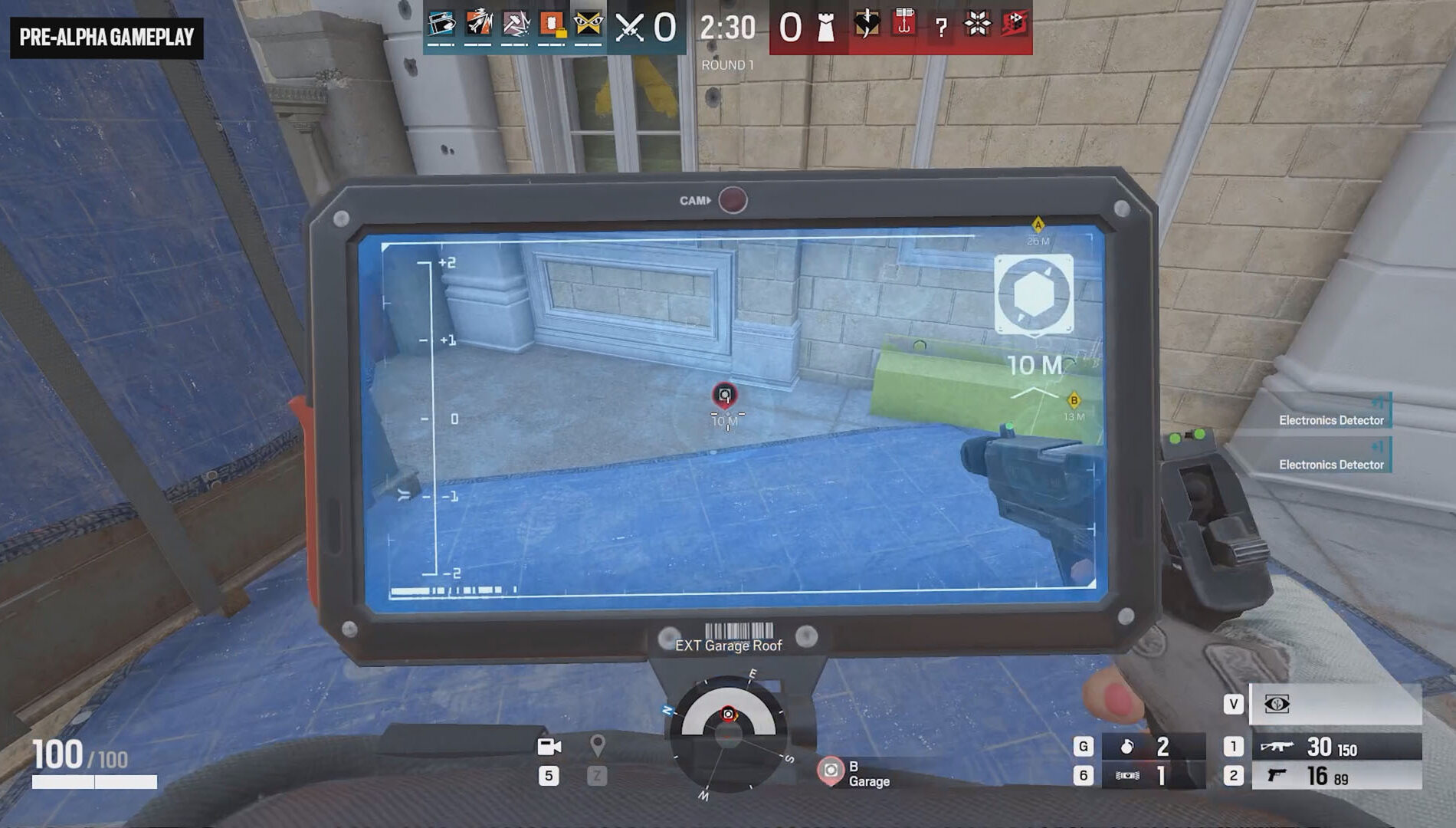Screen dimensions: 1456x828
Task: Activate the ping location marker icon
Action: tap(597, 745)
